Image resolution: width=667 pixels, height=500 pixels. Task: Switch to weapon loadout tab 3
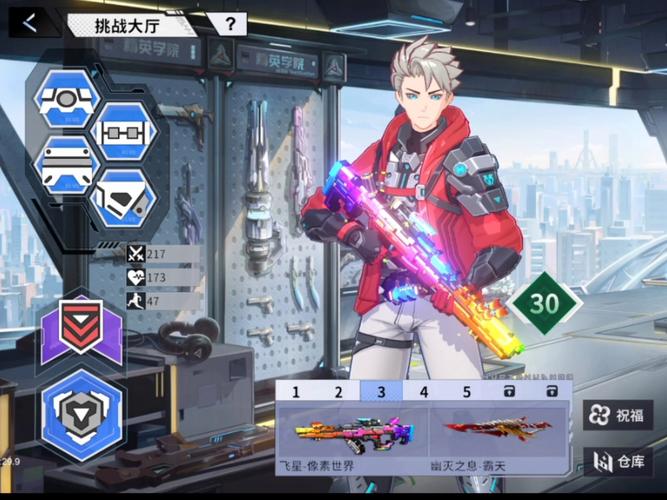click(381, 393)
